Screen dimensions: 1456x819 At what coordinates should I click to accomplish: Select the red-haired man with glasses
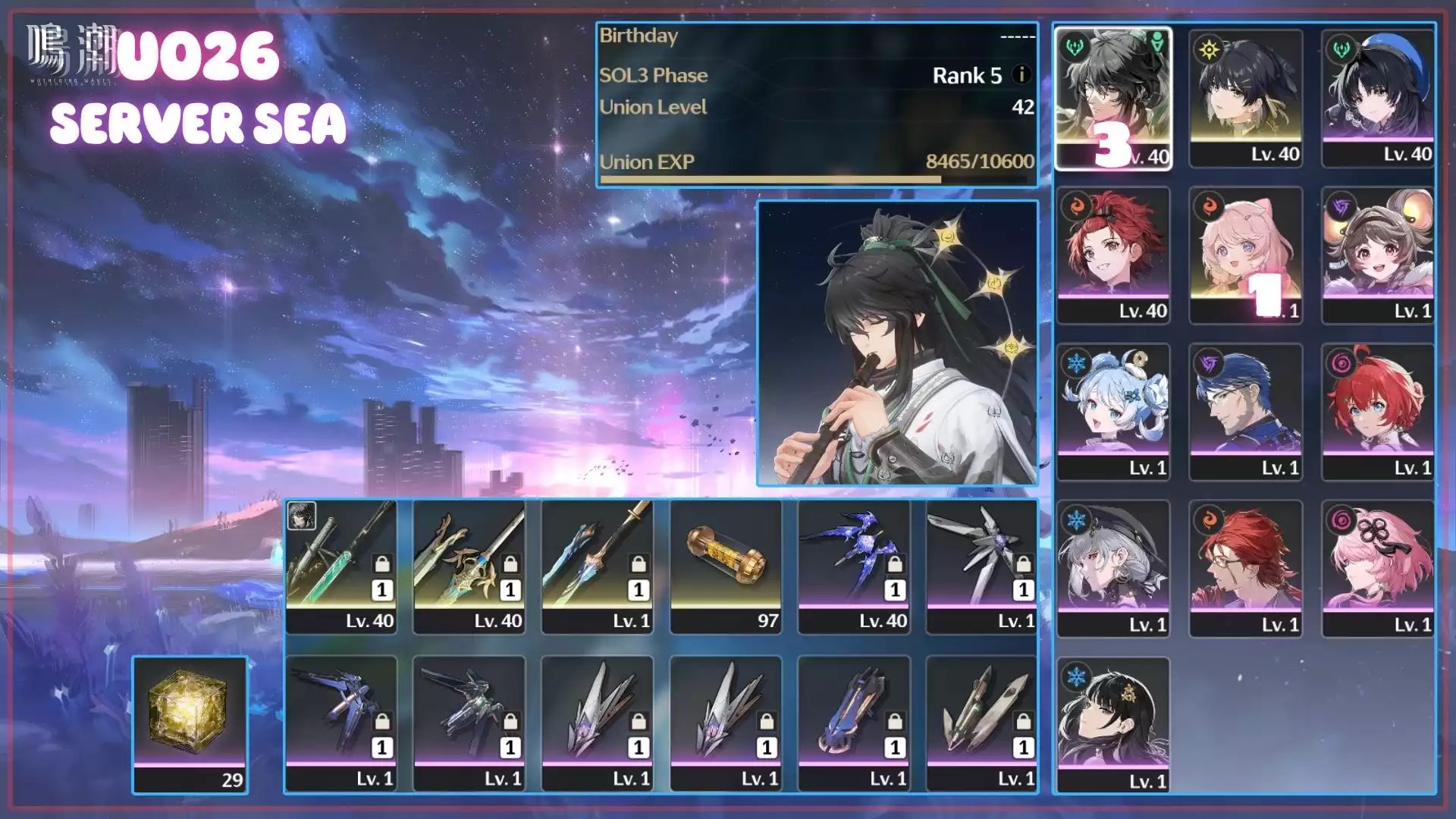click(x=1245, y=568)
